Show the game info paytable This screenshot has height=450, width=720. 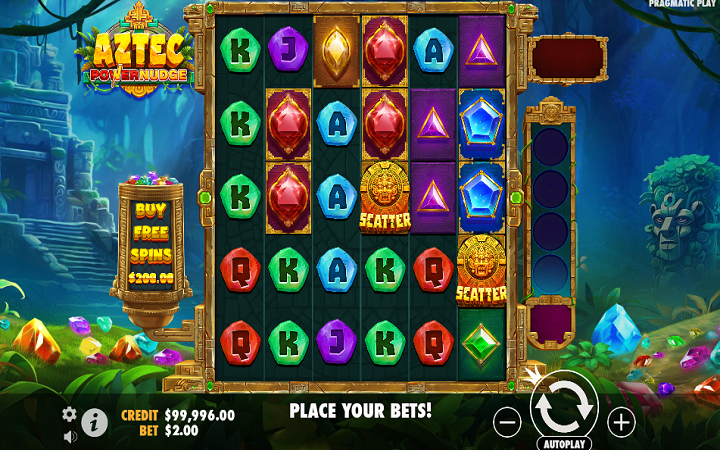[95, 423]
